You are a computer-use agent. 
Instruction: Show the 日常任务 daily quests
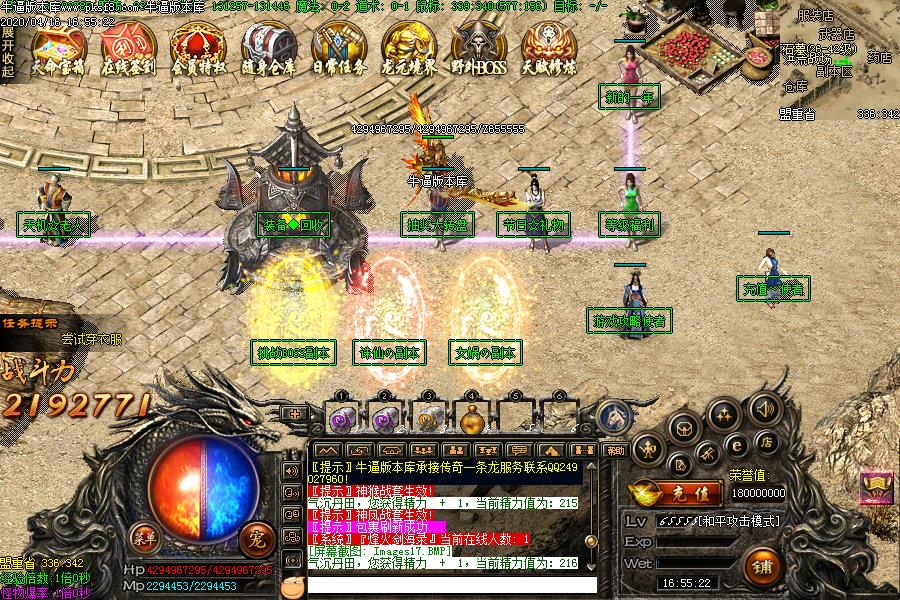click(338, 50)
